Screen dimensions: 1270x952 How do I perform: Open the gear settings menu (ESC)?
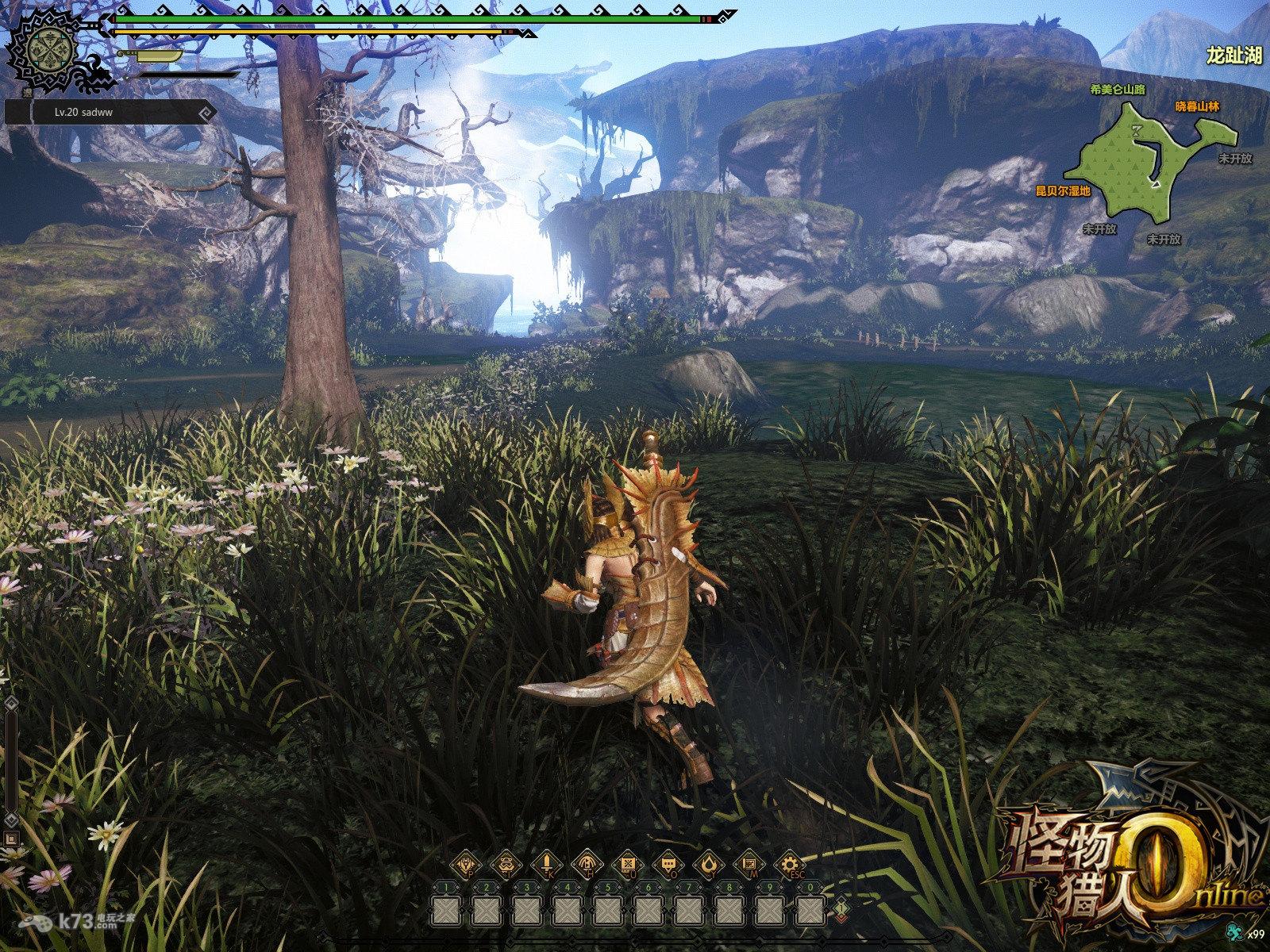click(x=789, y=864)
